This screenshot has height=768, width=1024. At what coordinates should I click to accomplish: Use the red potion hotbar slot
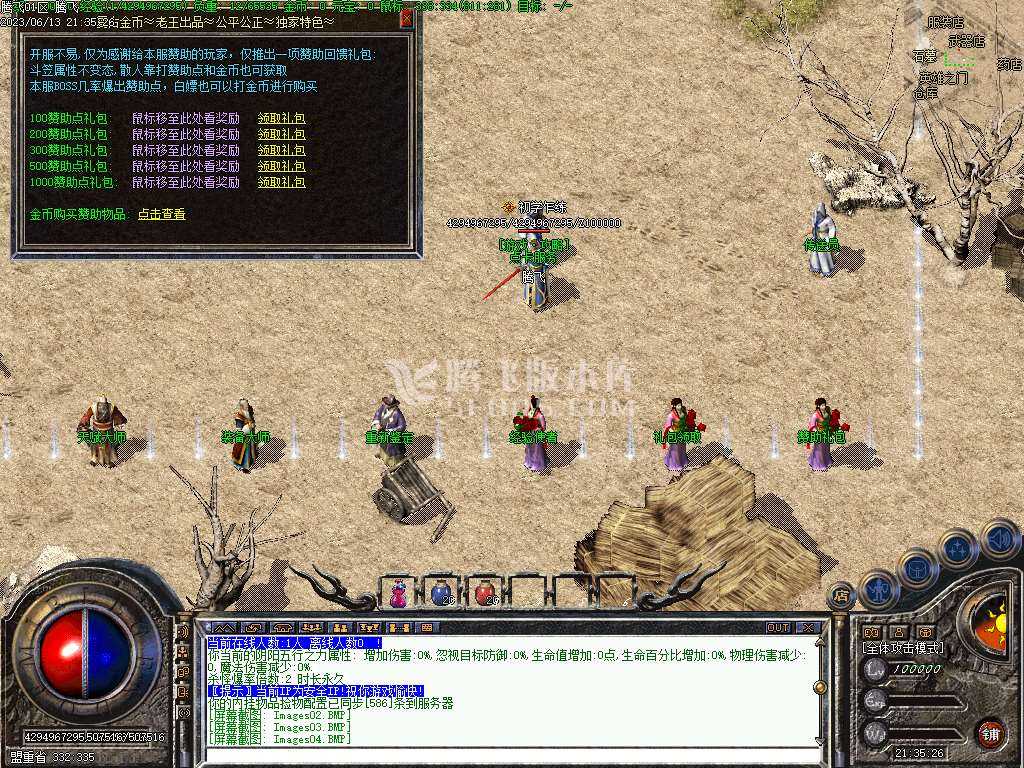[485, 594]
